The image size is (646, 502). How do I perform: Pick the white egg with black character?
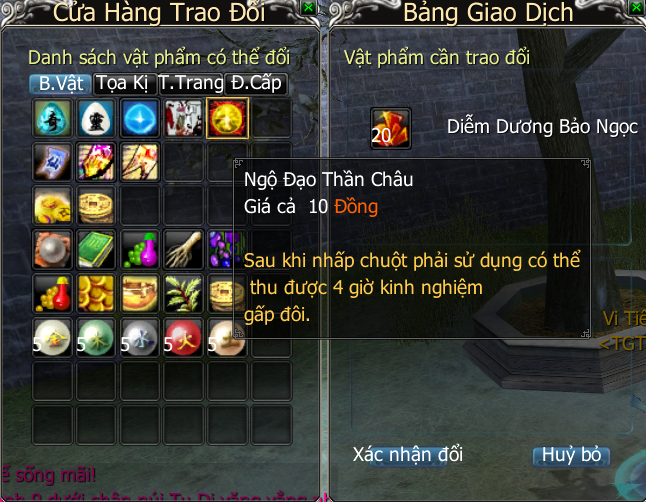[95, 118]
